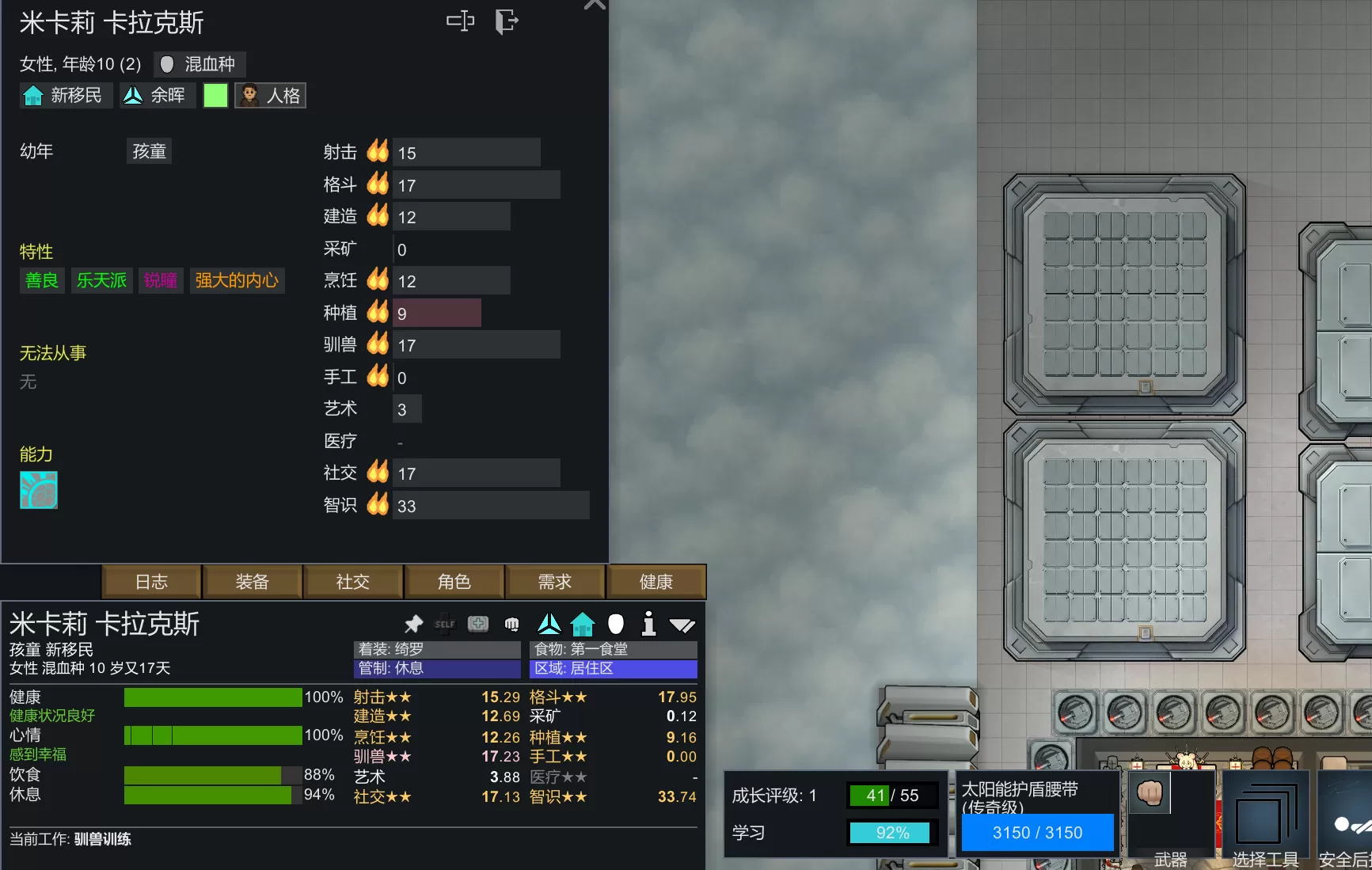The width and height of the screenshot is (1372, 870).
Task: Open the 装备 gear tab
Action: tap(253, 582)
